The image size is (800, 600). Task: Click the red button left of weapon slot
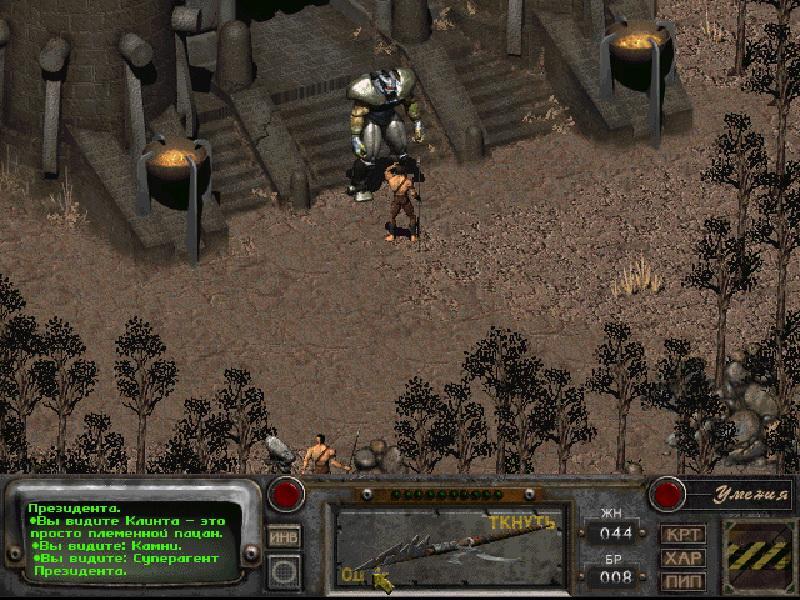point(288,494)
